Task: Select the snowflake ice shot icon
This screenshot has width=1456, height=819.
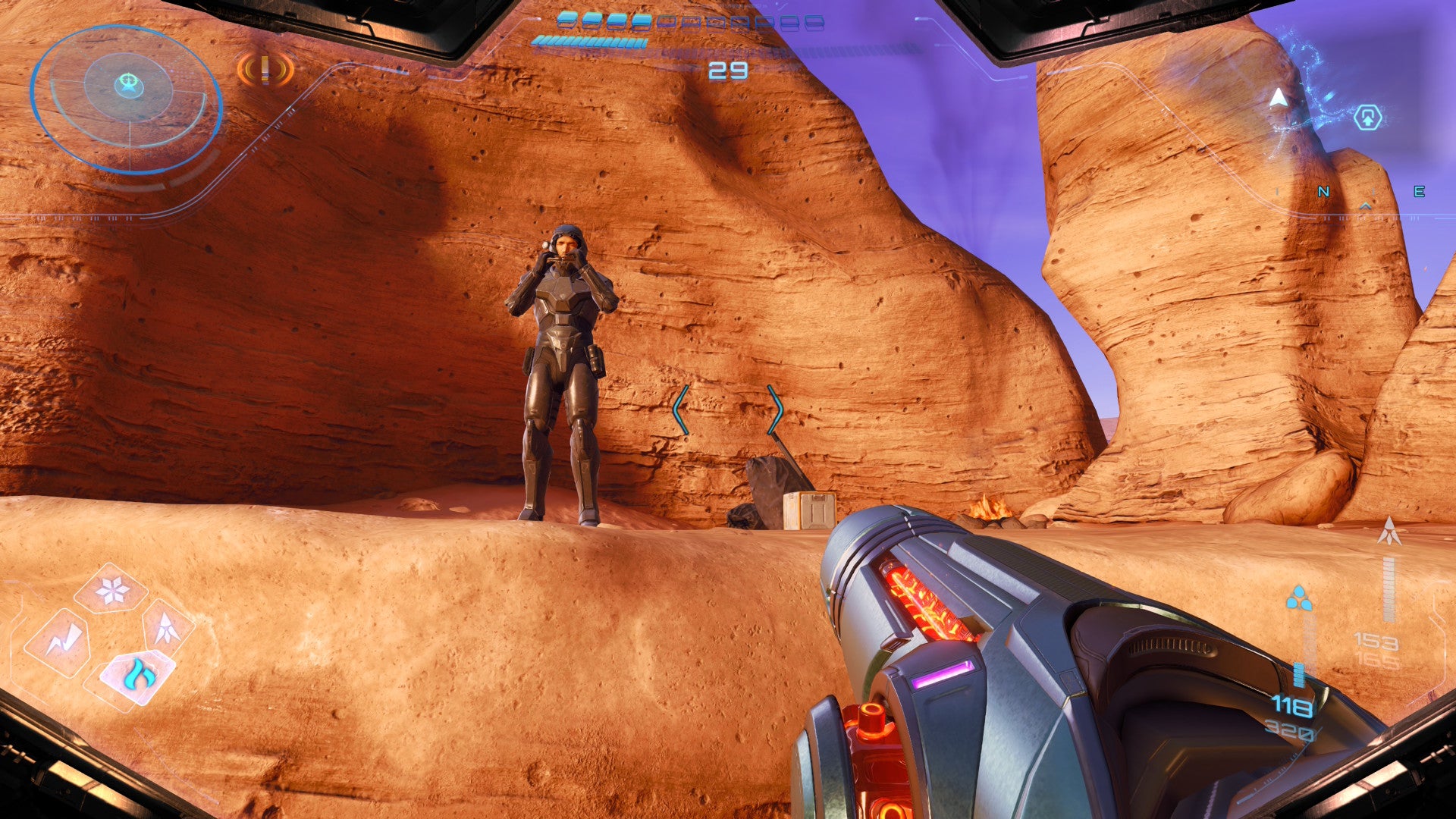Action: (111, 590)
